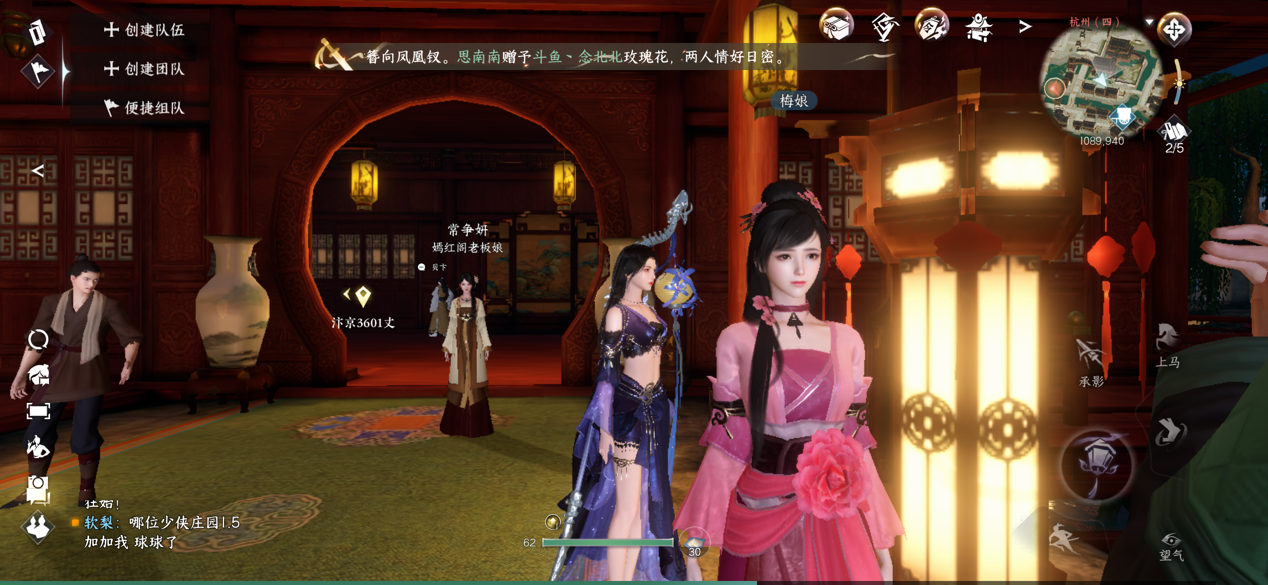Screen dimensions: 1268x585
Task: Click 创建队伍 to create a team
Action: pyautogui.click(x=145, y=30)
